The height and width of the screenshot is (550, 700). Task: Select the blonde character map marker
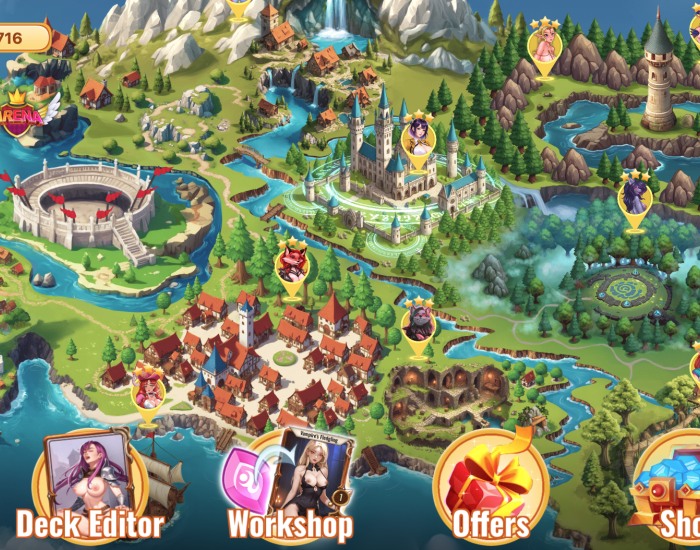pos(545,46)
